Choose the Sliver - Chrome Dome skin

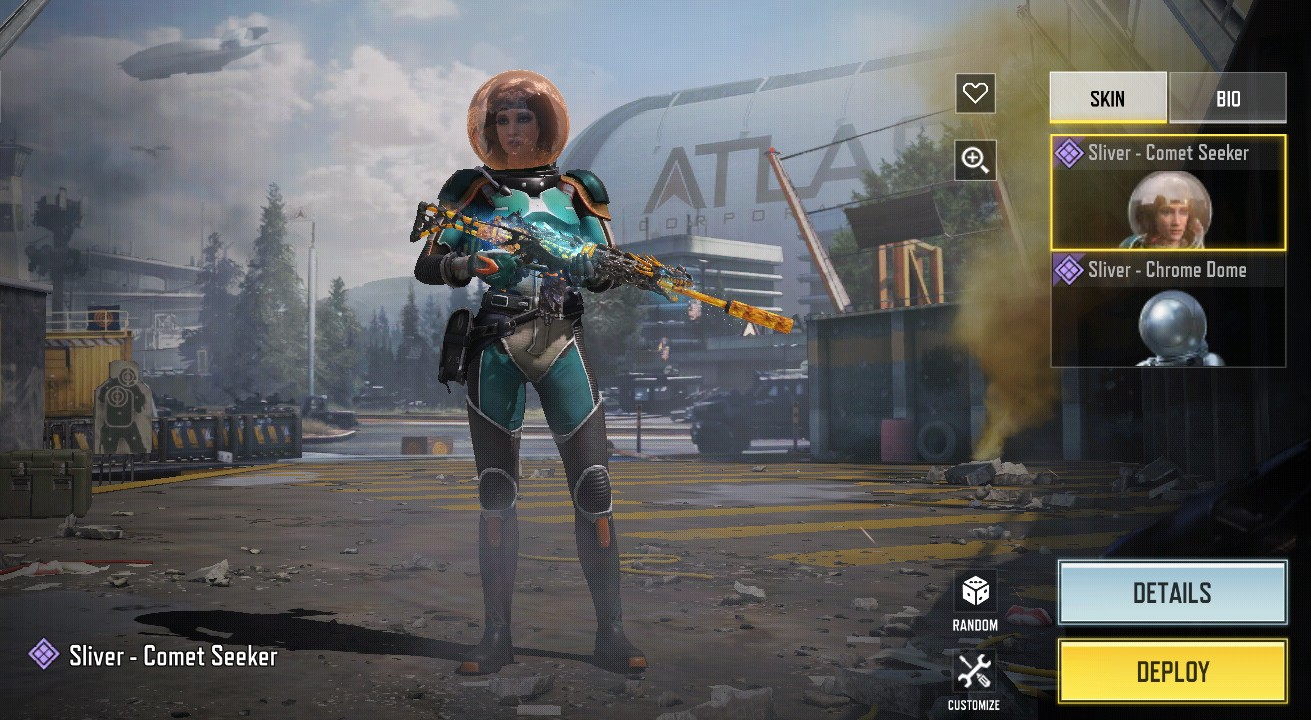pos(1168,310)
